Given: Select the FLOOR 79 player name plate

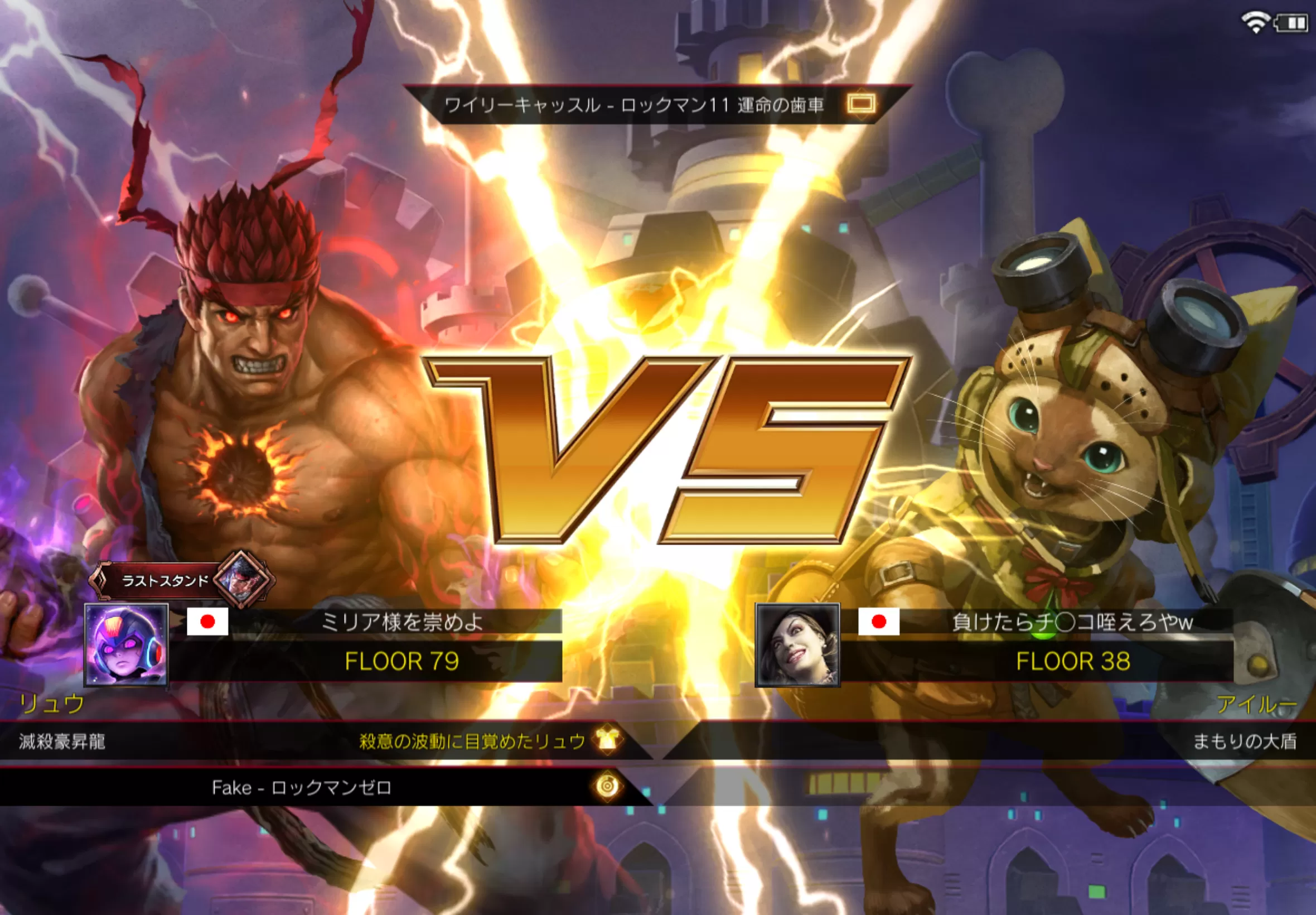Looking at the screenshot, I should [x=401, y=661].
